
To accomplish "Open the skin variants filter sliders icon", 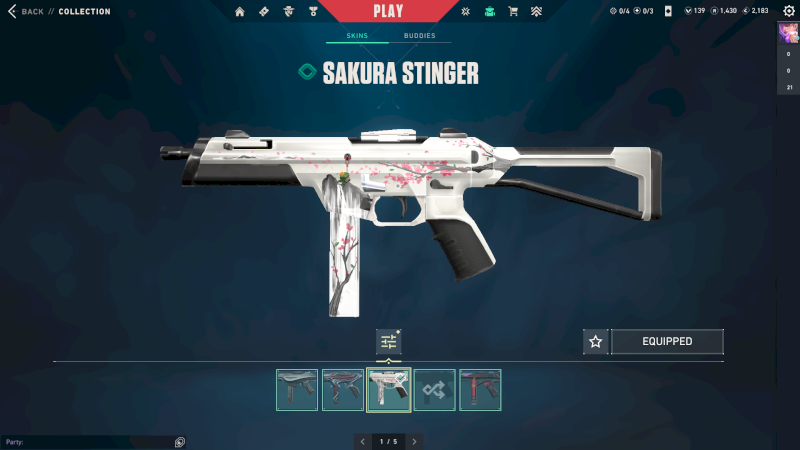I will click(389, 342).
